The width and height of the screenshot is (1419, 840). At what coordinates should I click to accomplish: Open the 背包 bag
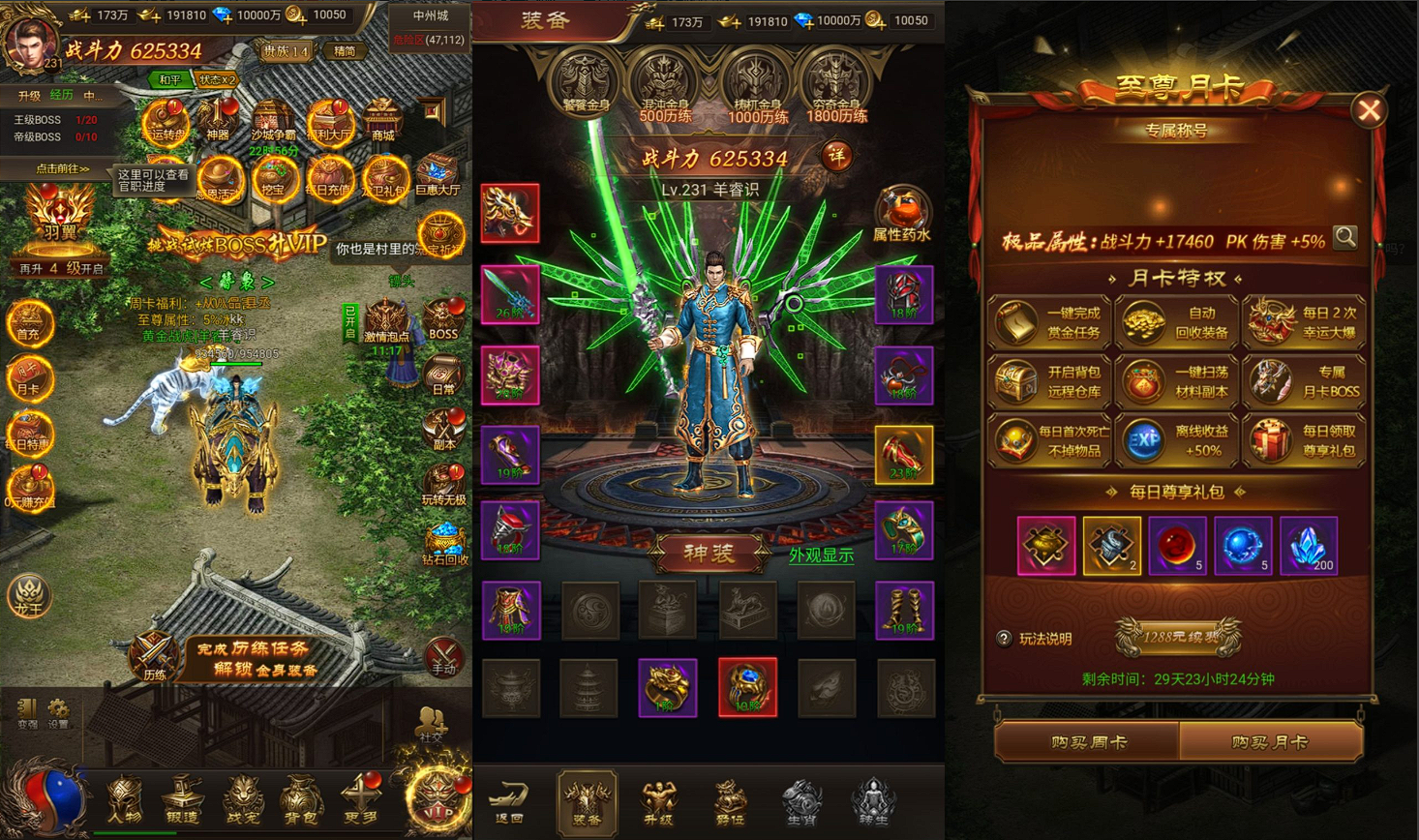point(300,801)
